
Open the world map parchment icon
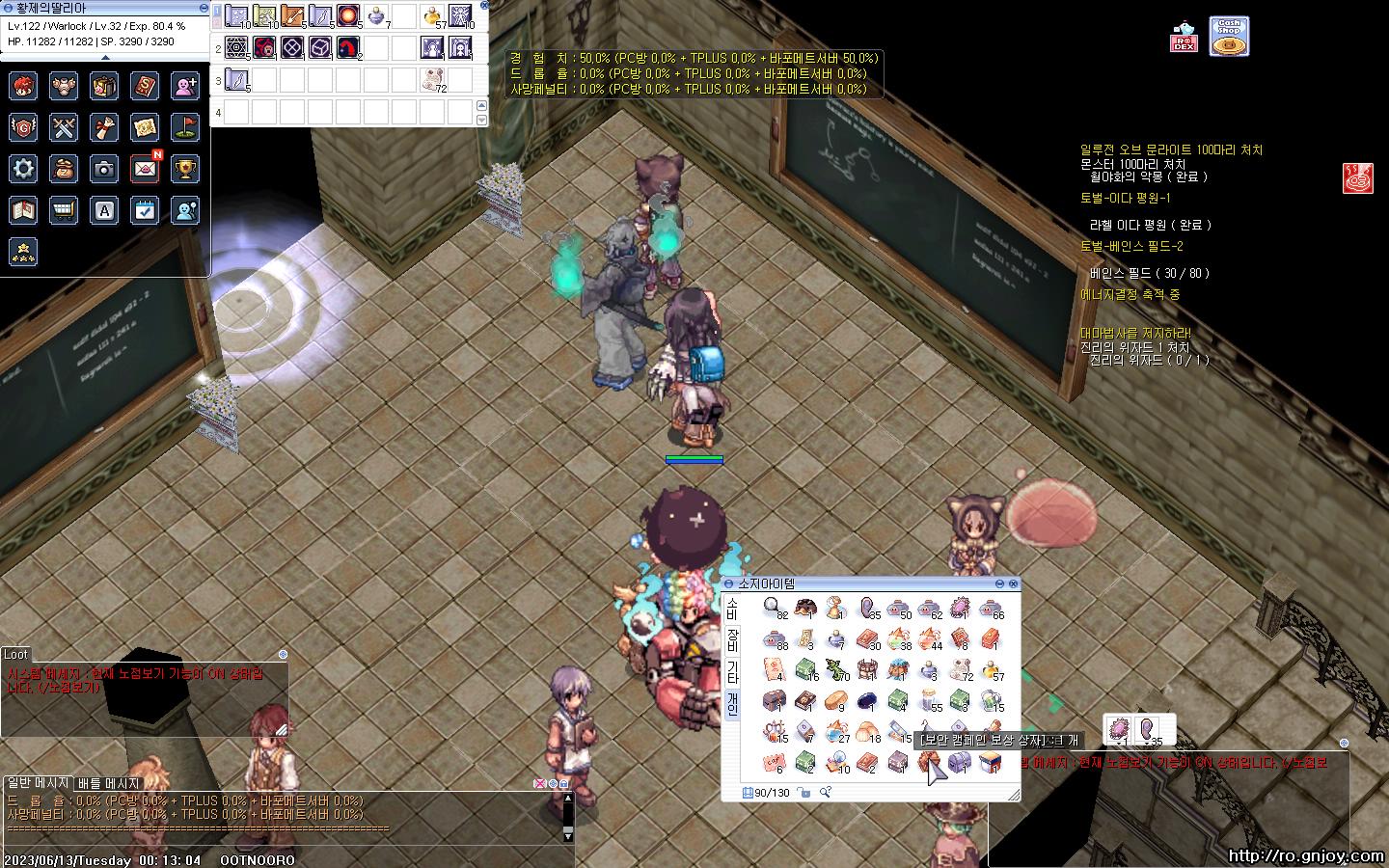tap(145, 127)
